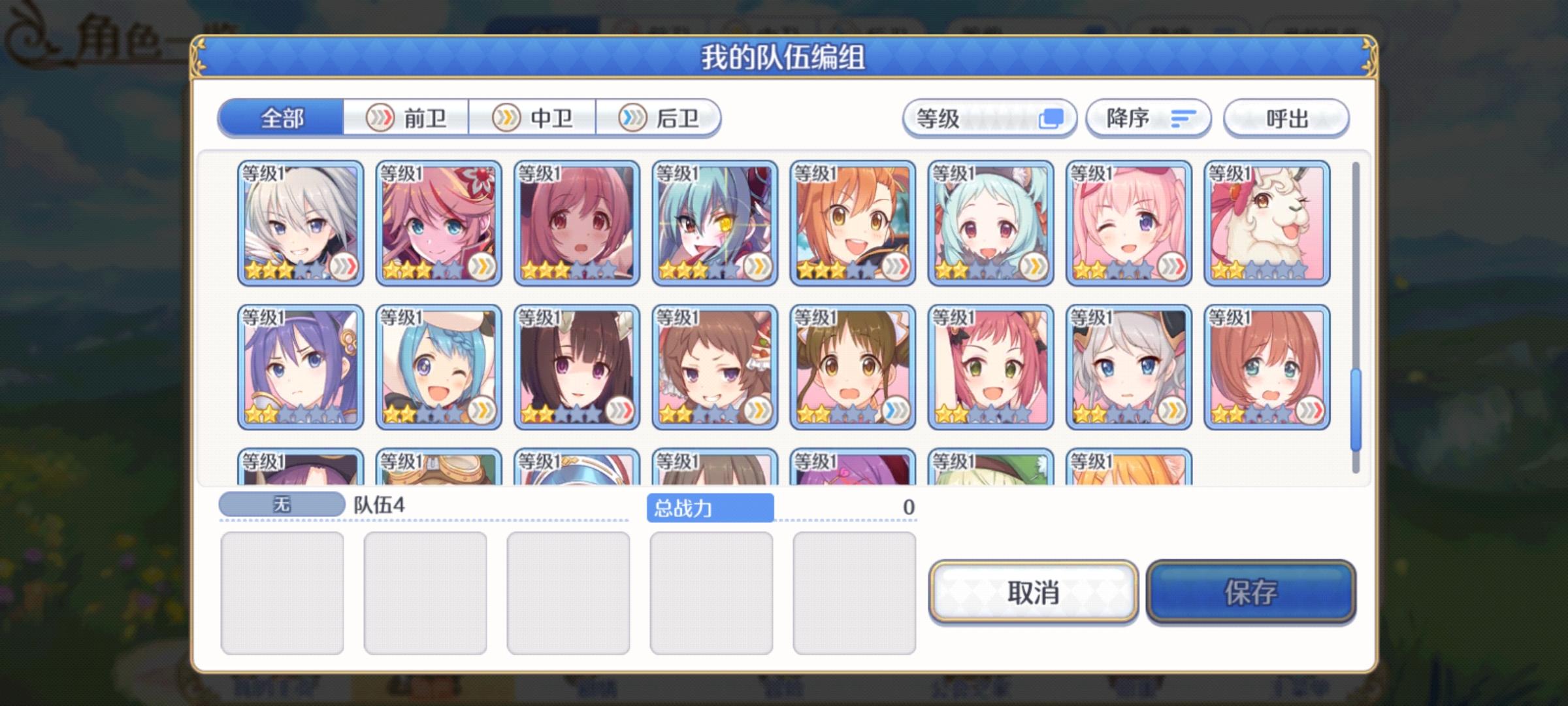The height and width of the screenshot is (706, 1568).
Task: Toggle sort order with the 降序 button
Action: point(1148,119)
